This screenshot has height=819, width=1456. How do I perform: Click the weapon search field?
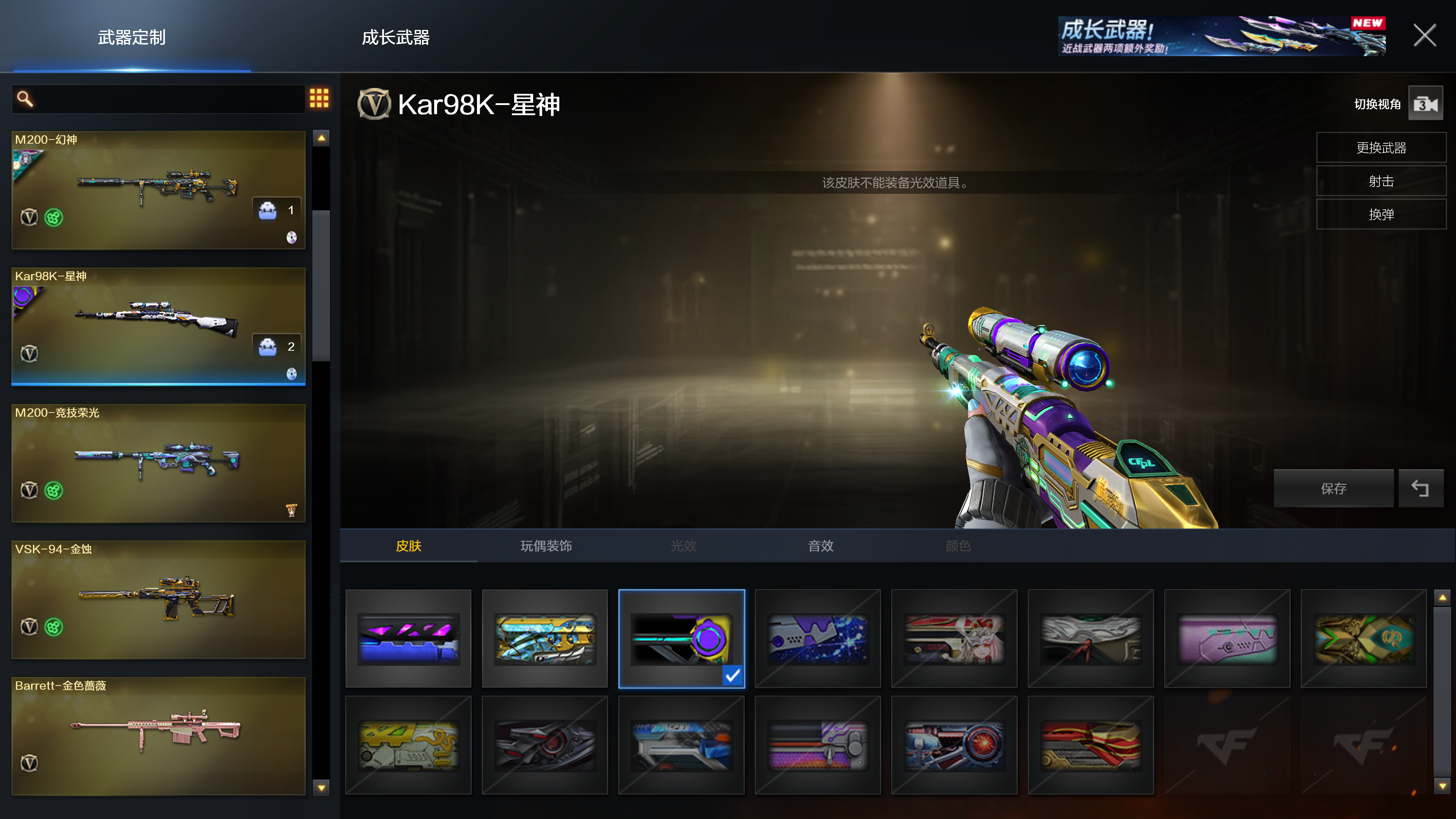pos(164,99)
